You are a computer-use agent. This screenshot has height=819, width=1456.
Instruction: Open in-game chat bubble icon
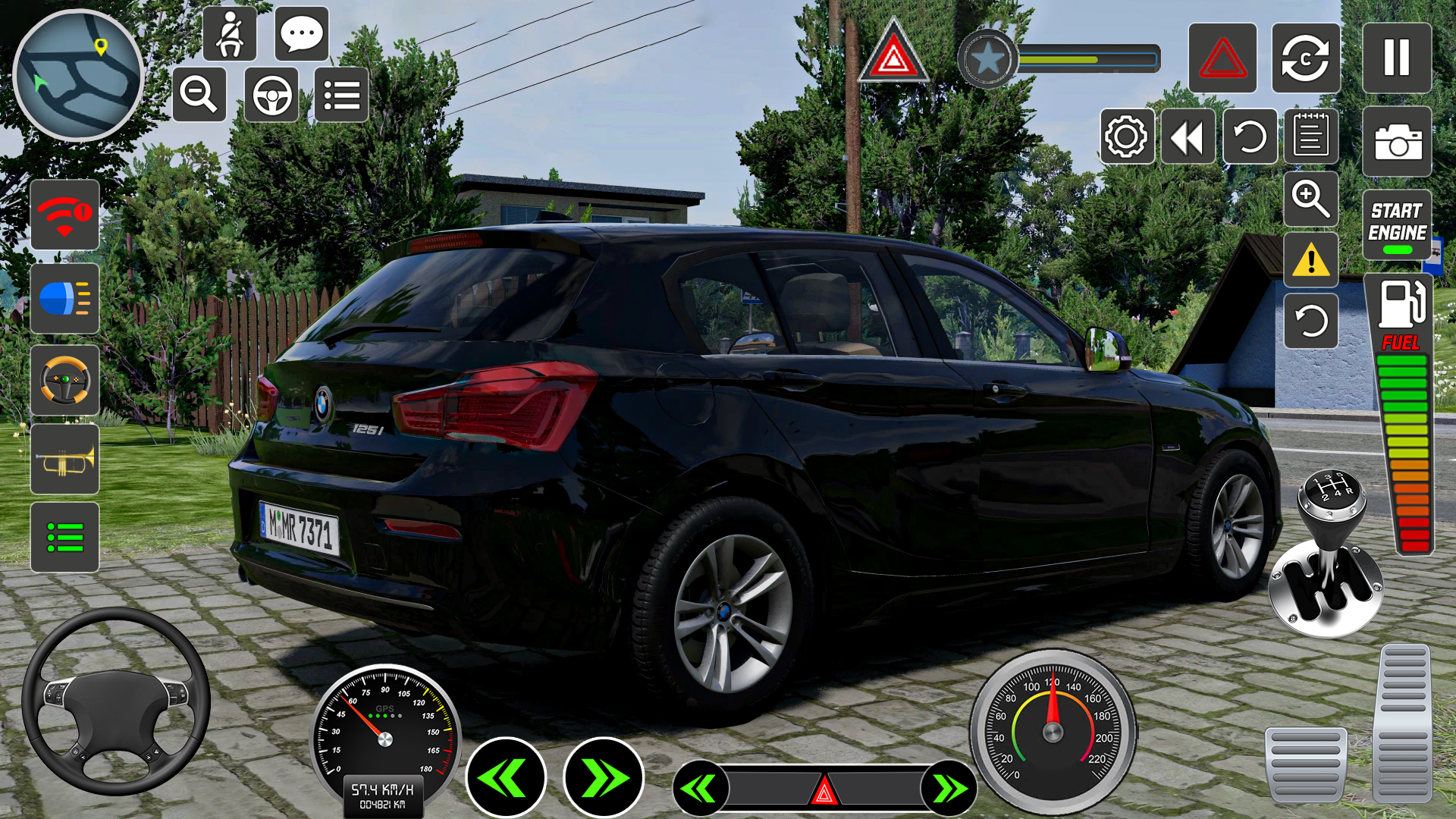point(302,34)
